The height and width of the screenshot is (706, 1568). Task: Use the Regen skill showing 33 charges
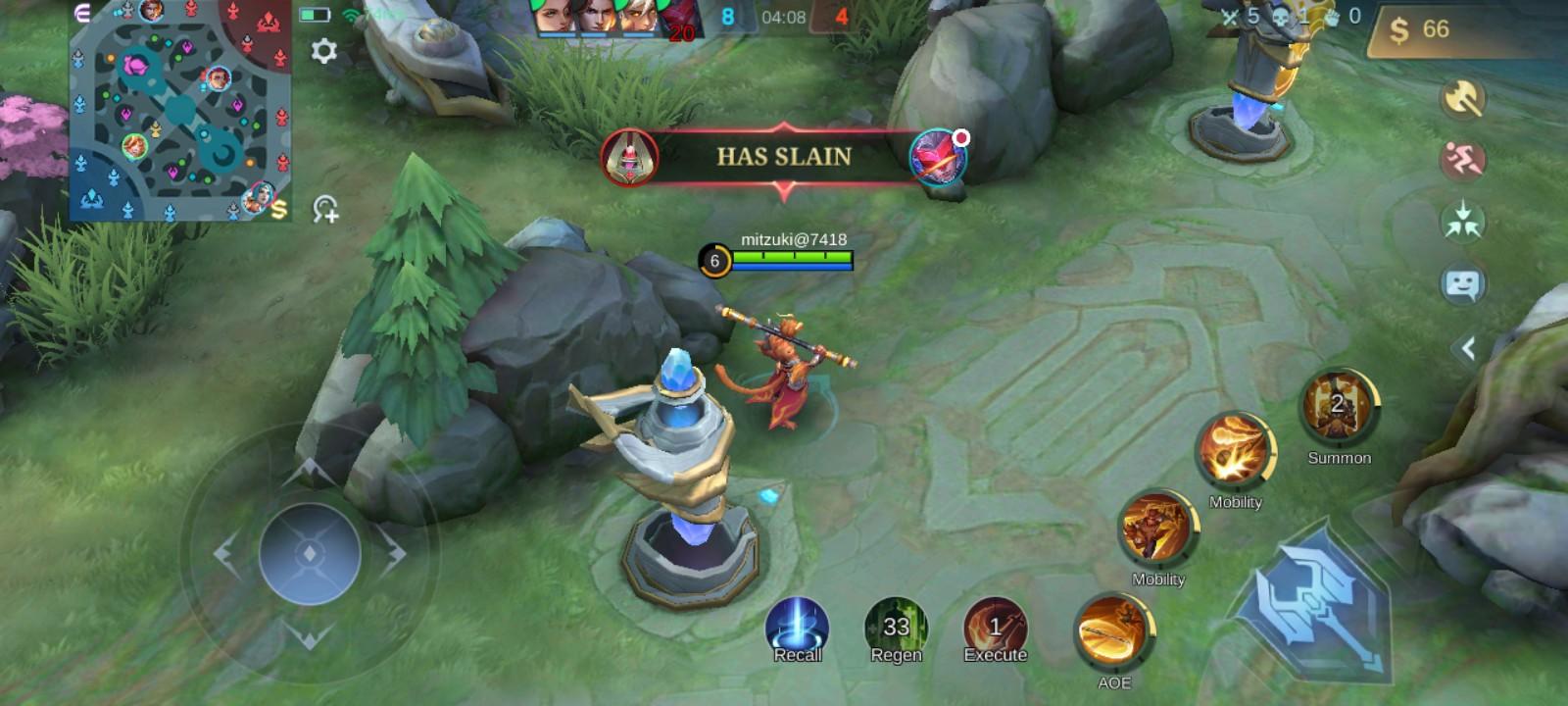point(897,628)
